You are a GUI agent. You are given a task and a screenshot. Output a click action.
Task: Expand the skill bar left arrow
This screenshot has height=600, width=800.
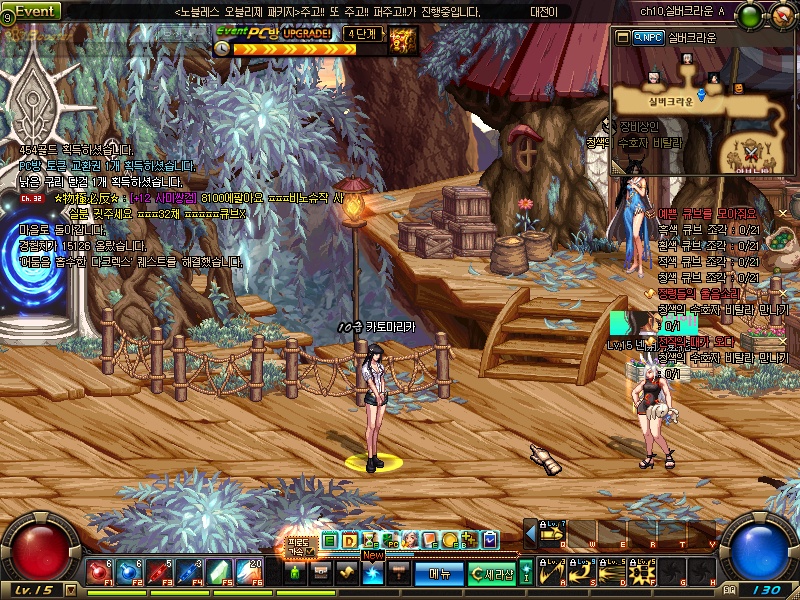pos(530,534)
